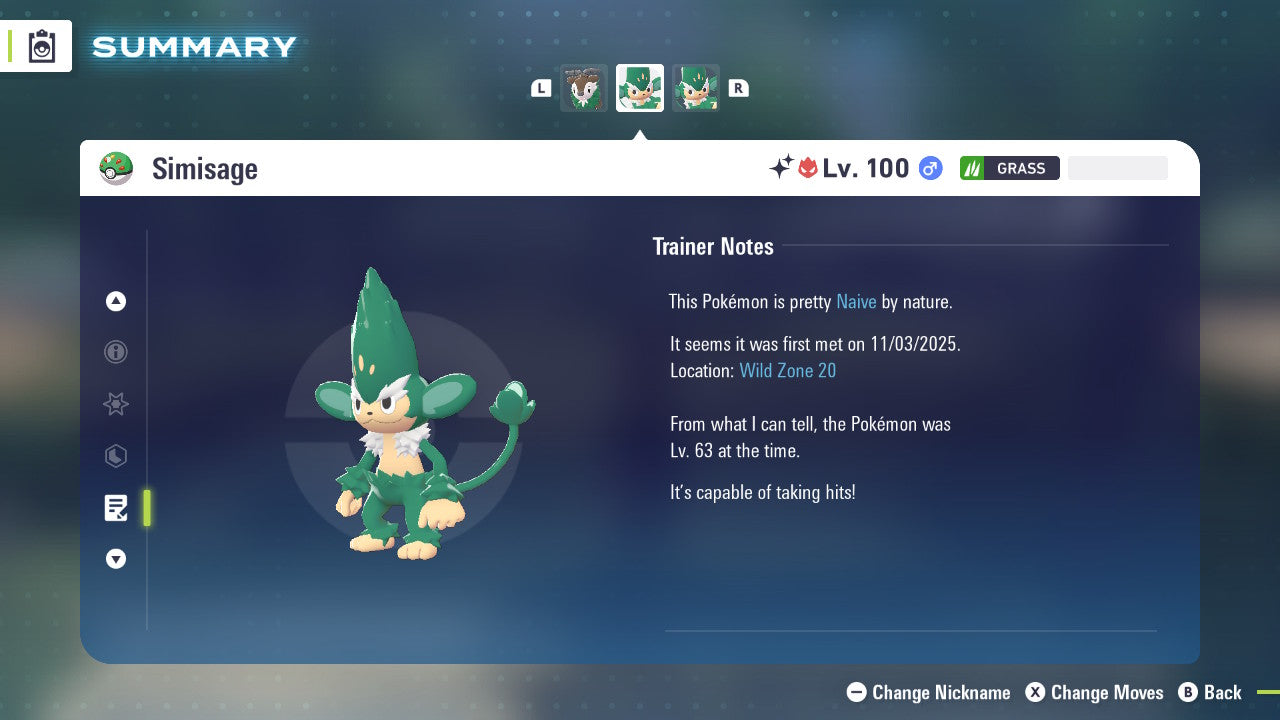
Task: Click the red mark icon next to Lv. 100
Action: 812,168
